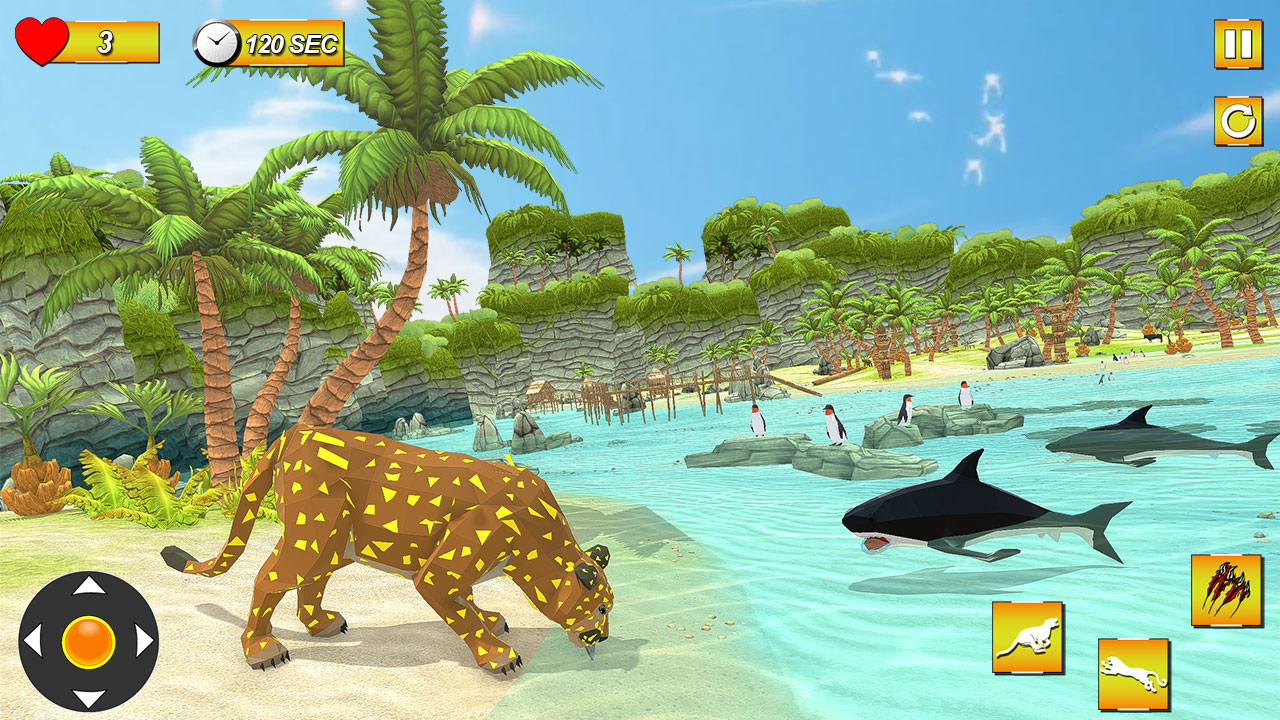Viewport: 1280px width, 720px height.
Task: Tap the restart level icon
Action: click(x=1237, y=122)
